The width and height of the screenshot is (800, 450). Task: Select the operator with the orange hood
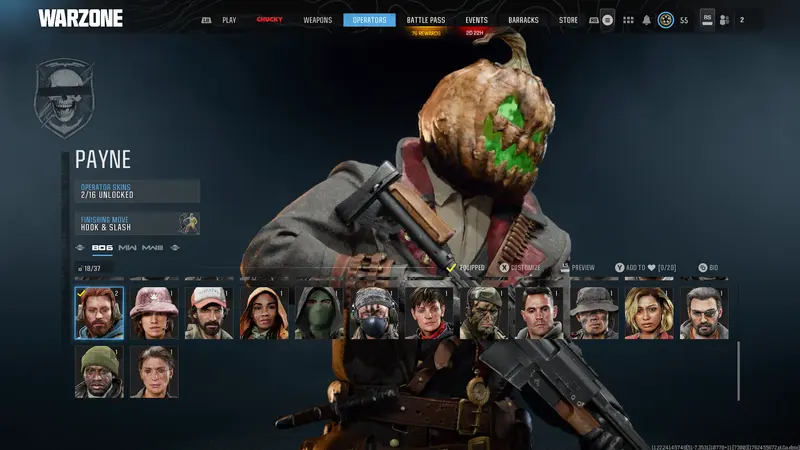pyautogui.click(x=264, y=313)
